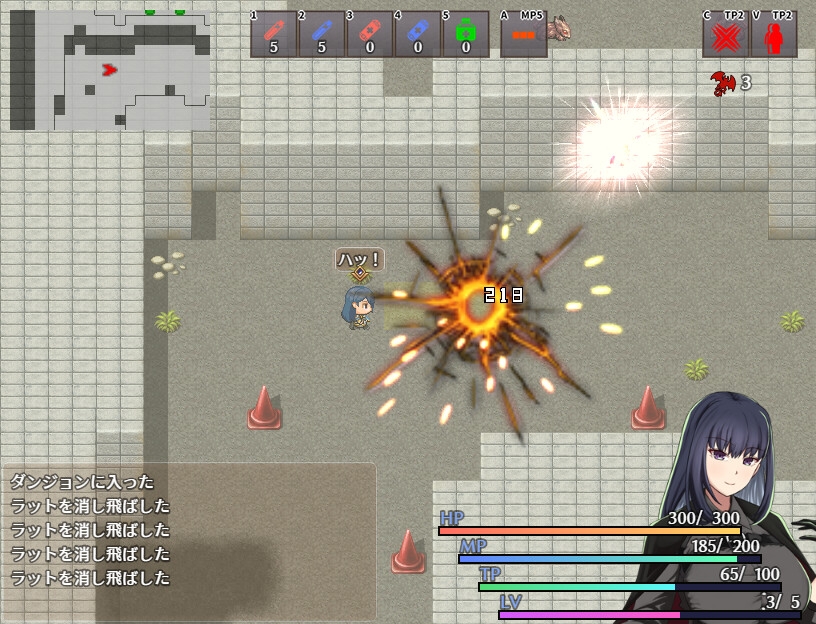Select the green first-aid kit in slot 5
The image size is (816, 624).
(466, 34)
